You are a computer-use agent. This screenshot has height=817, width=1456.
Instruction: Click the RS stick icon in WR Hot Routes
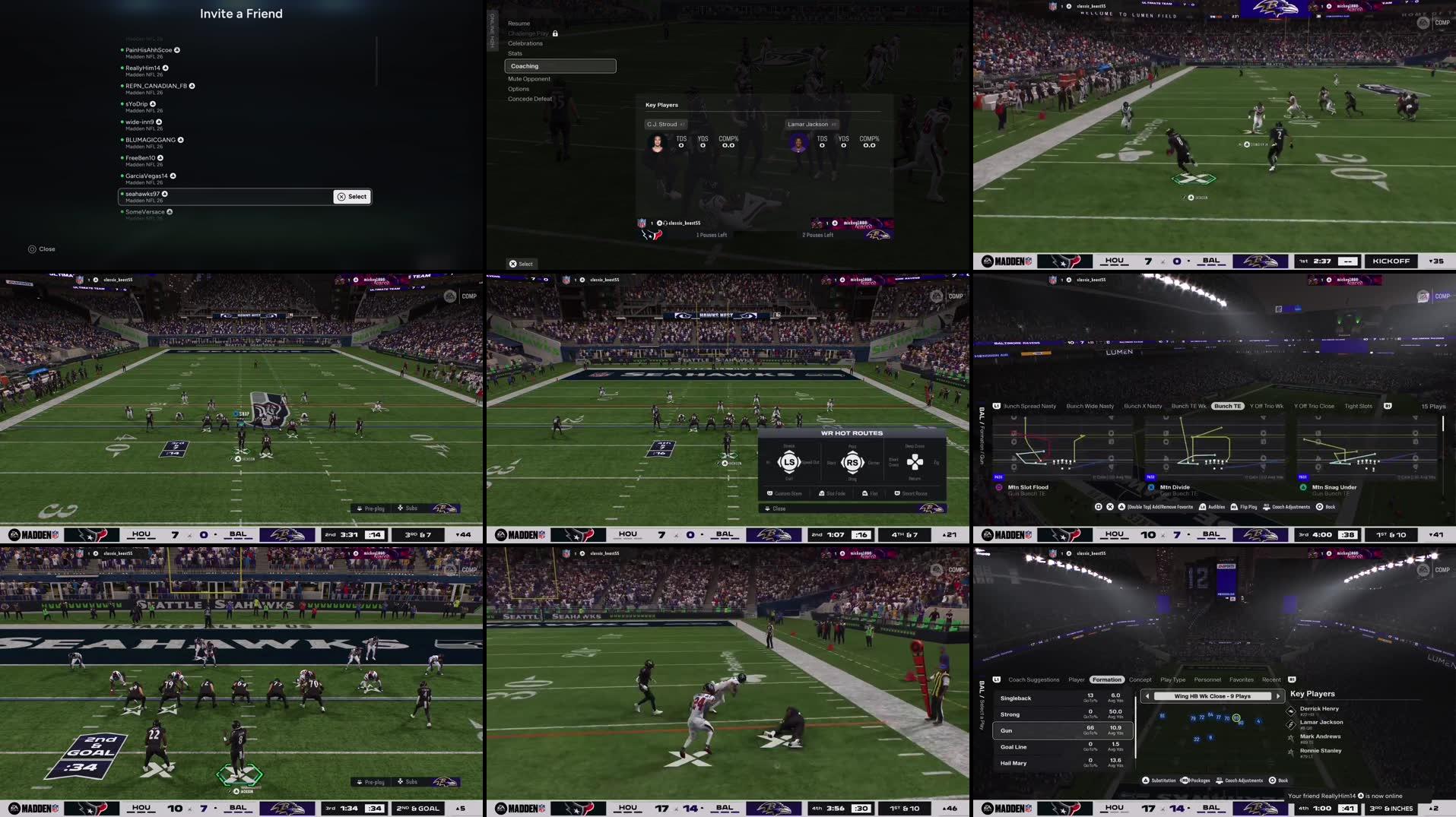pos(853,461)
